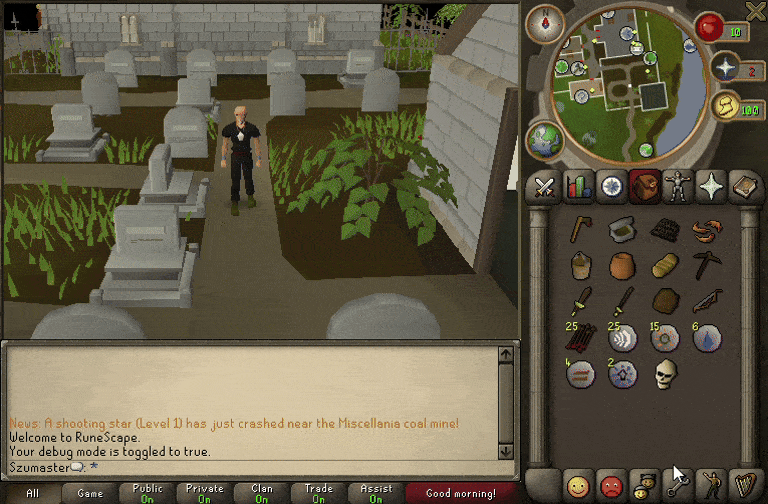Select the bread loaf in inventory

coord(665,265)
